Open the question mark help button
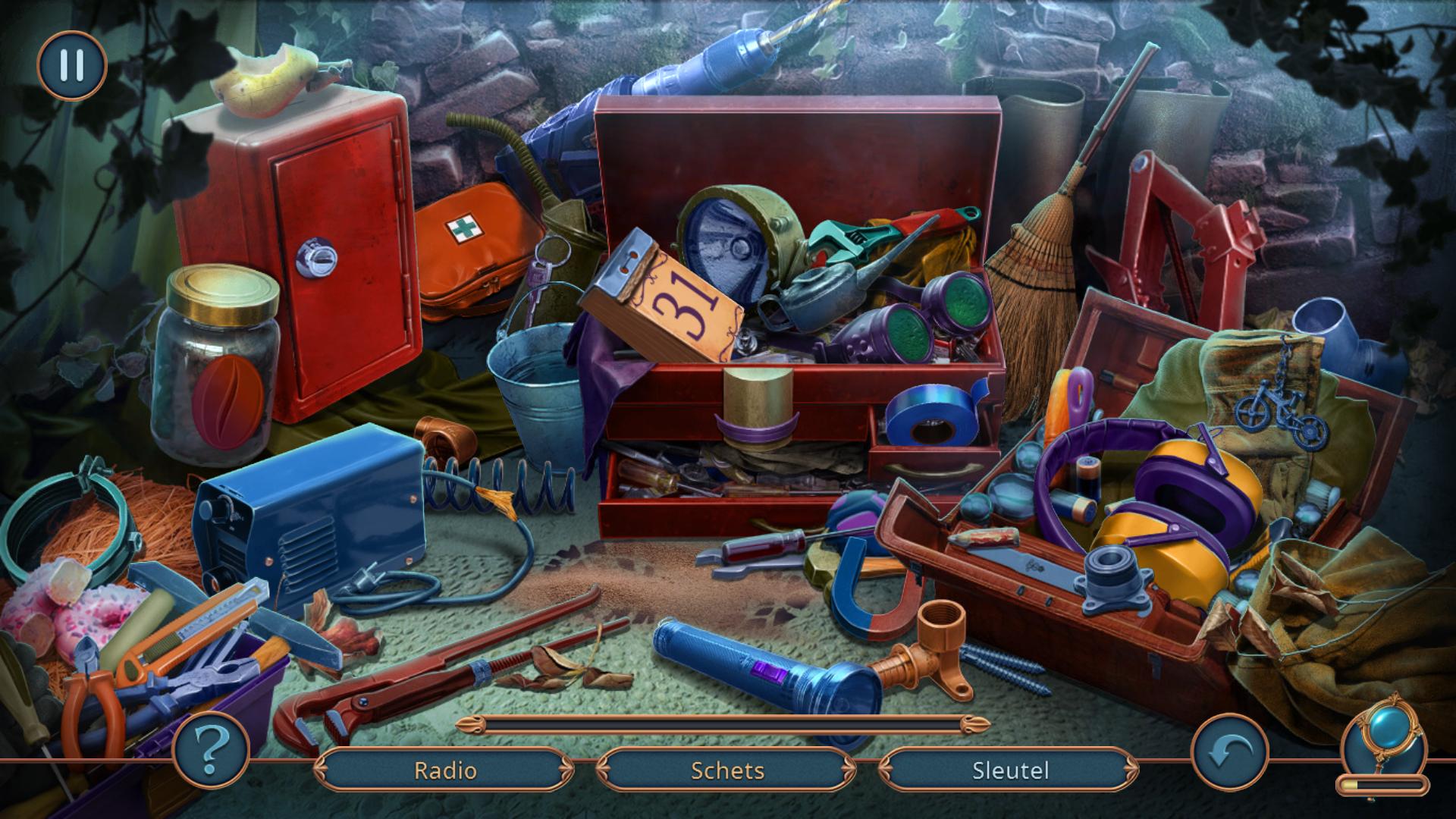Image resolution: width=1456 pixels, height=819 pixels. pos(211,749)
